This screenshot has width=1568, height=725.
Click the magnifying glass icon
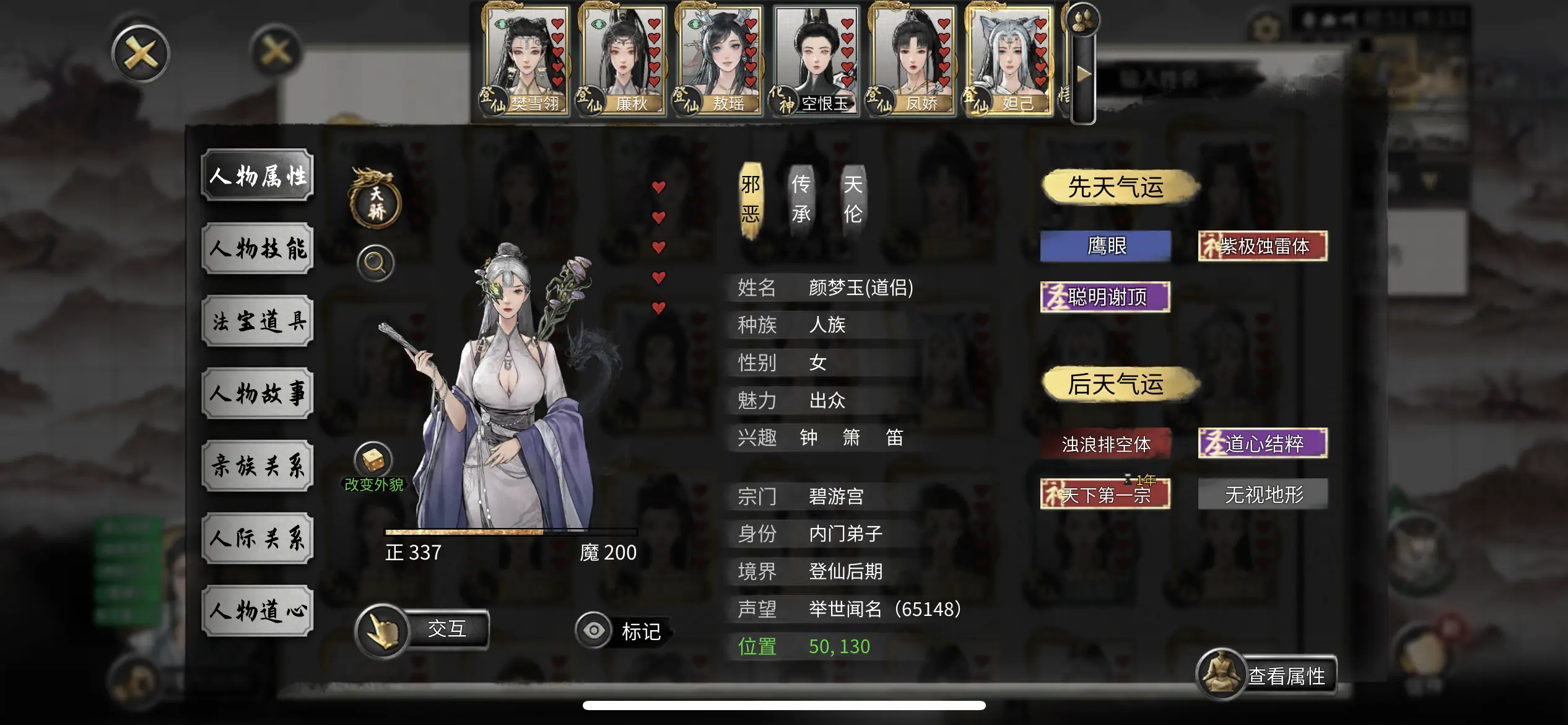tap(375, 263)
